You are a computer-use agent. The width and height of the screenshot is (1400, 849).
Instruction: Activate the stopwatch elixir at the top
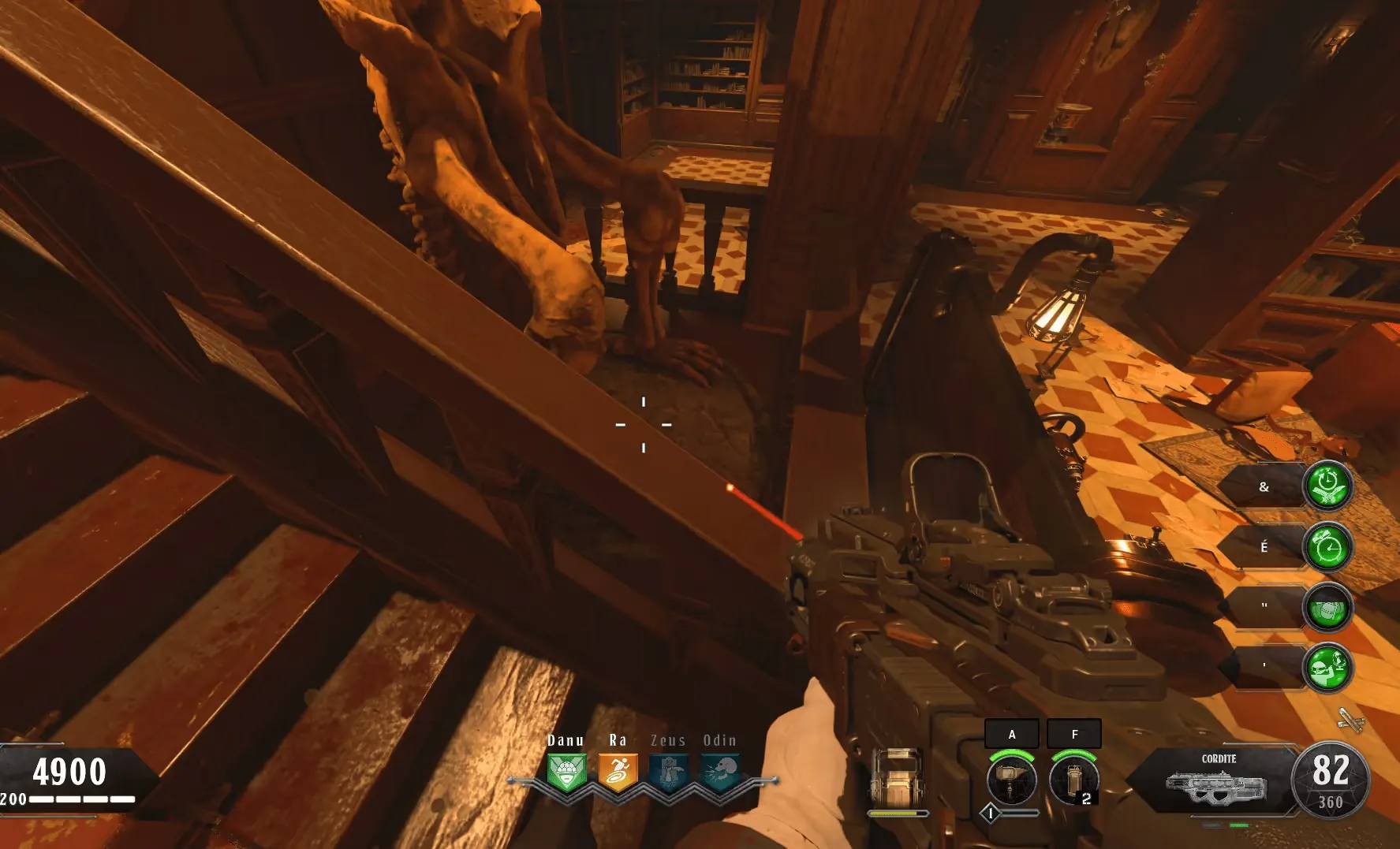(1328, 486)
